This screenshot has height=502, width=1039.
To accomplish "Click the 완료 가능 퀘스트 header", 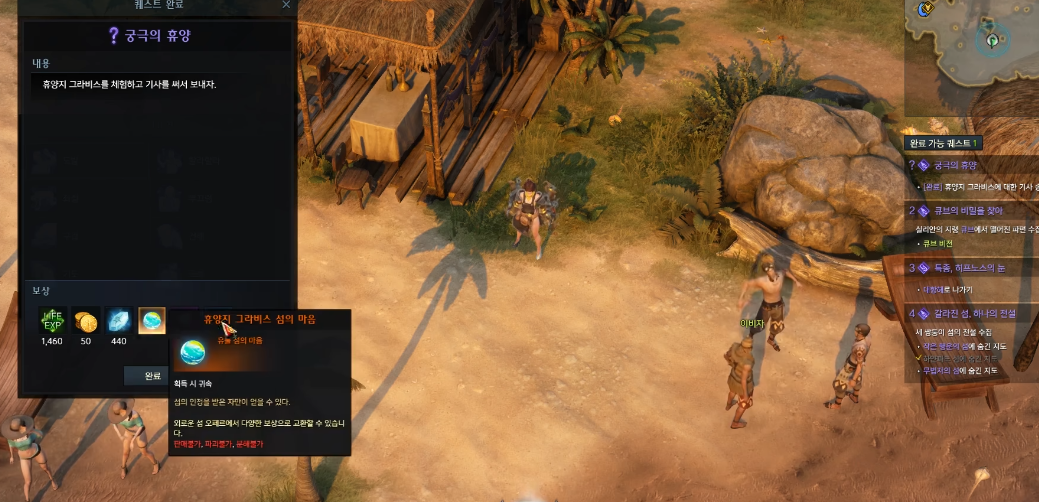I will click(x=944, y=143).
